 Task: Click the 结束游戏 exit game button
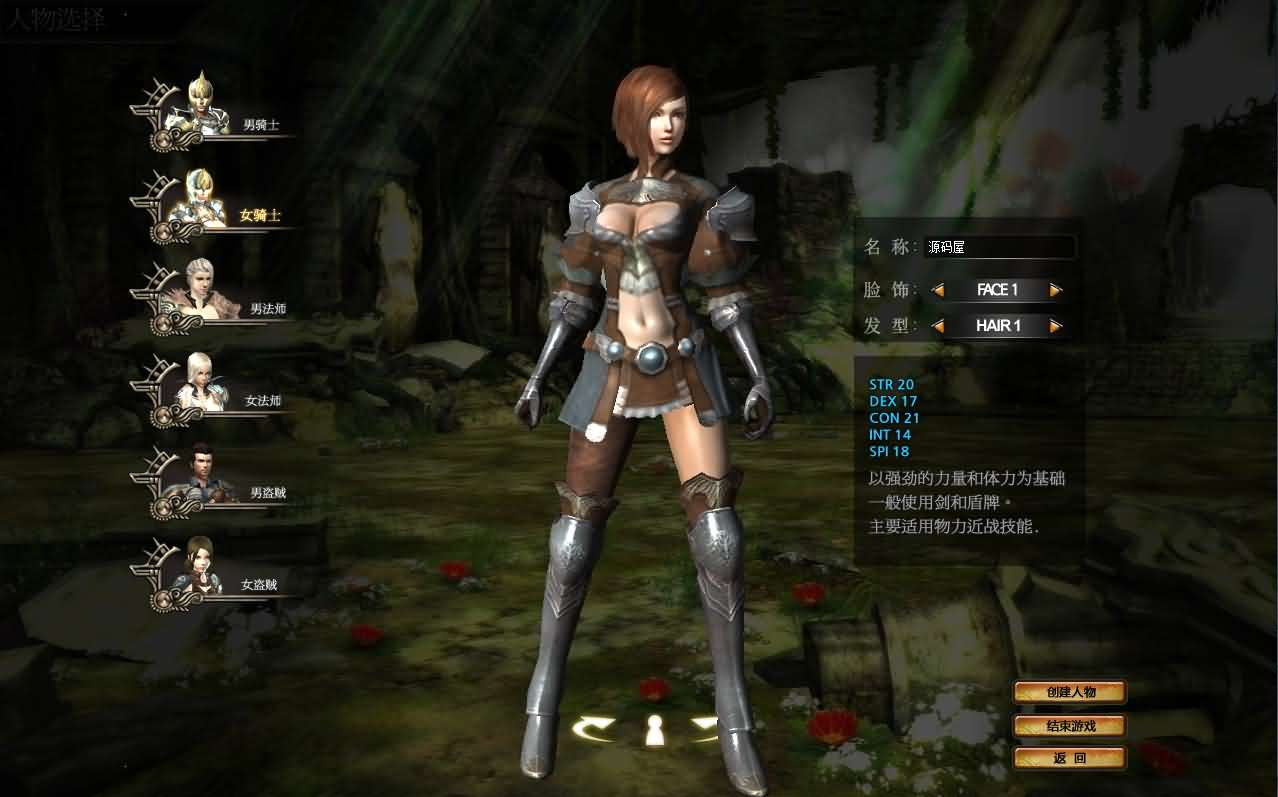tap(1070, 726)
